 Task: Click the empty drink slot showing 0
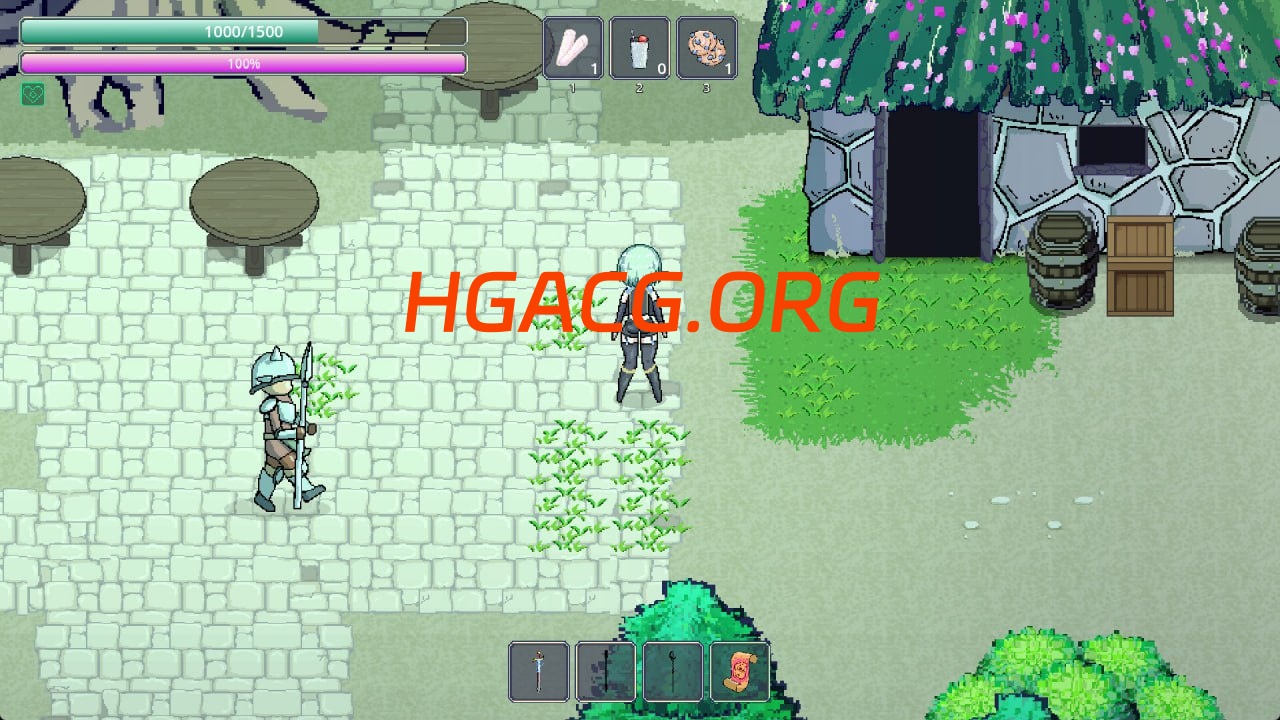pyautogui.click(x=641, y=48)
